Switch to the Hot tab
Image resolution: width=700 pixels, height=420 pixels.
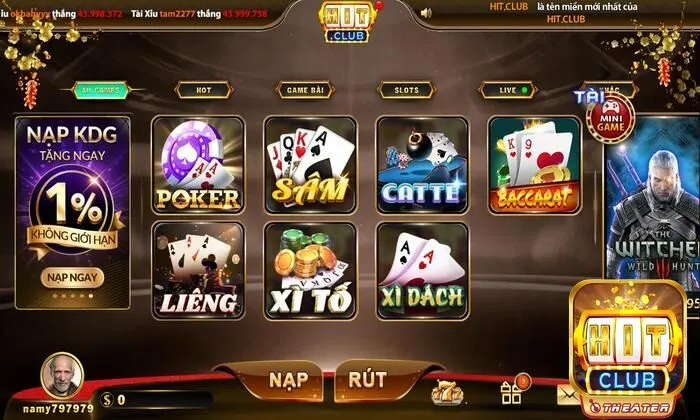tap(203, 90)
